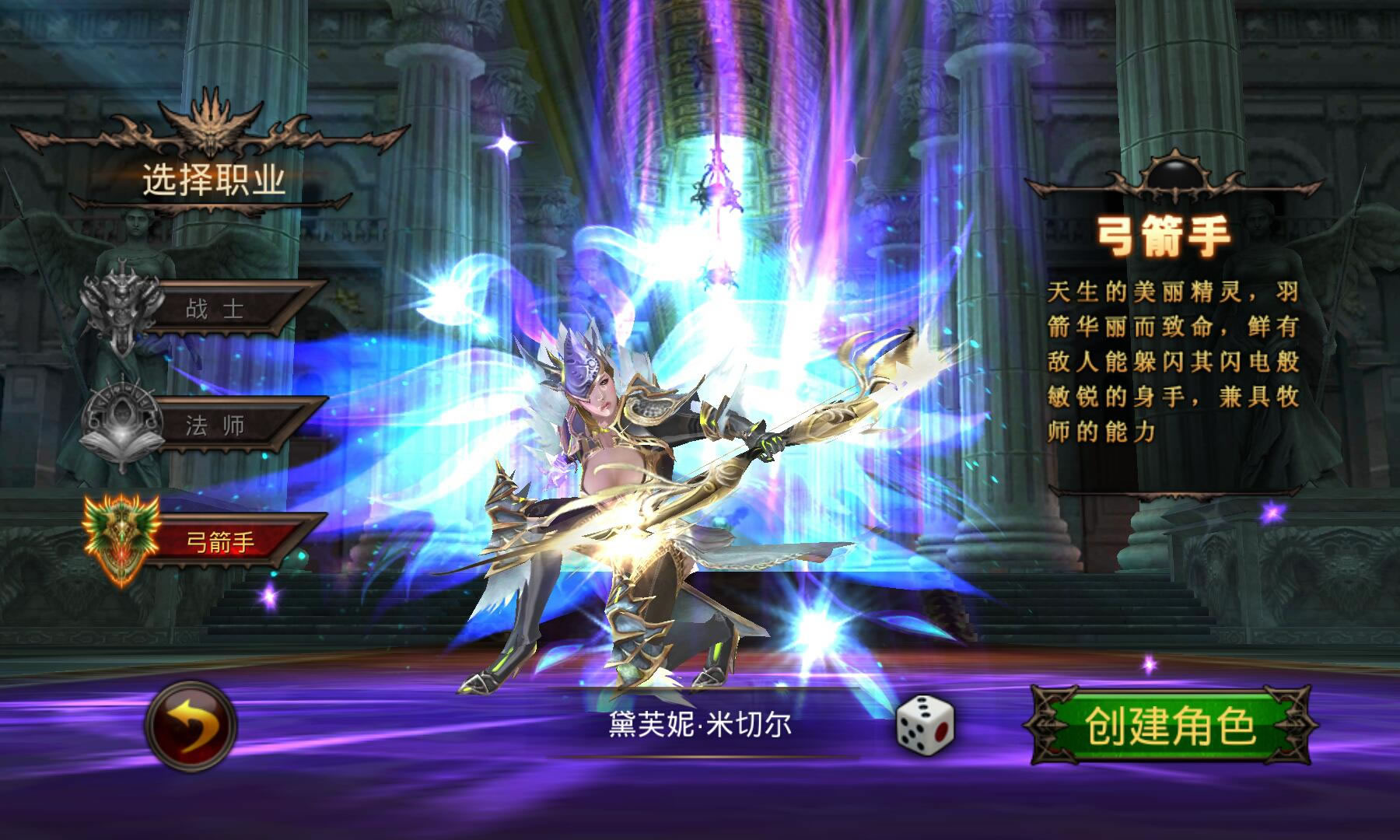The height and width of the screenshot is (840, 1400).
Task: Click the 创建角色 create character button
Action: pyautogui.click(x=1171, y=726)
